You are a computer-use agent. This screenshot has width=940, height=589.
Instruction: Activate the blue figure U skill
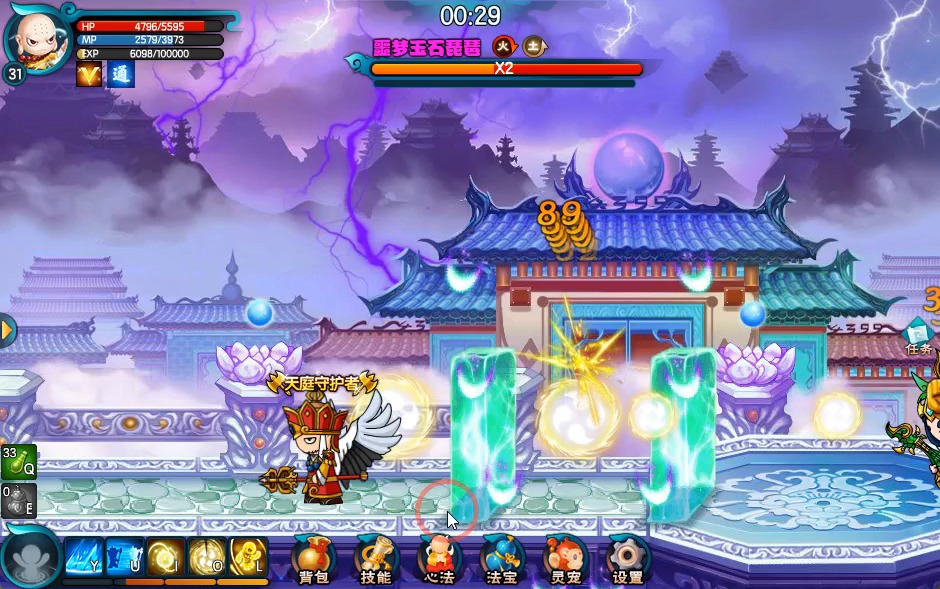(x=124, y=557)
